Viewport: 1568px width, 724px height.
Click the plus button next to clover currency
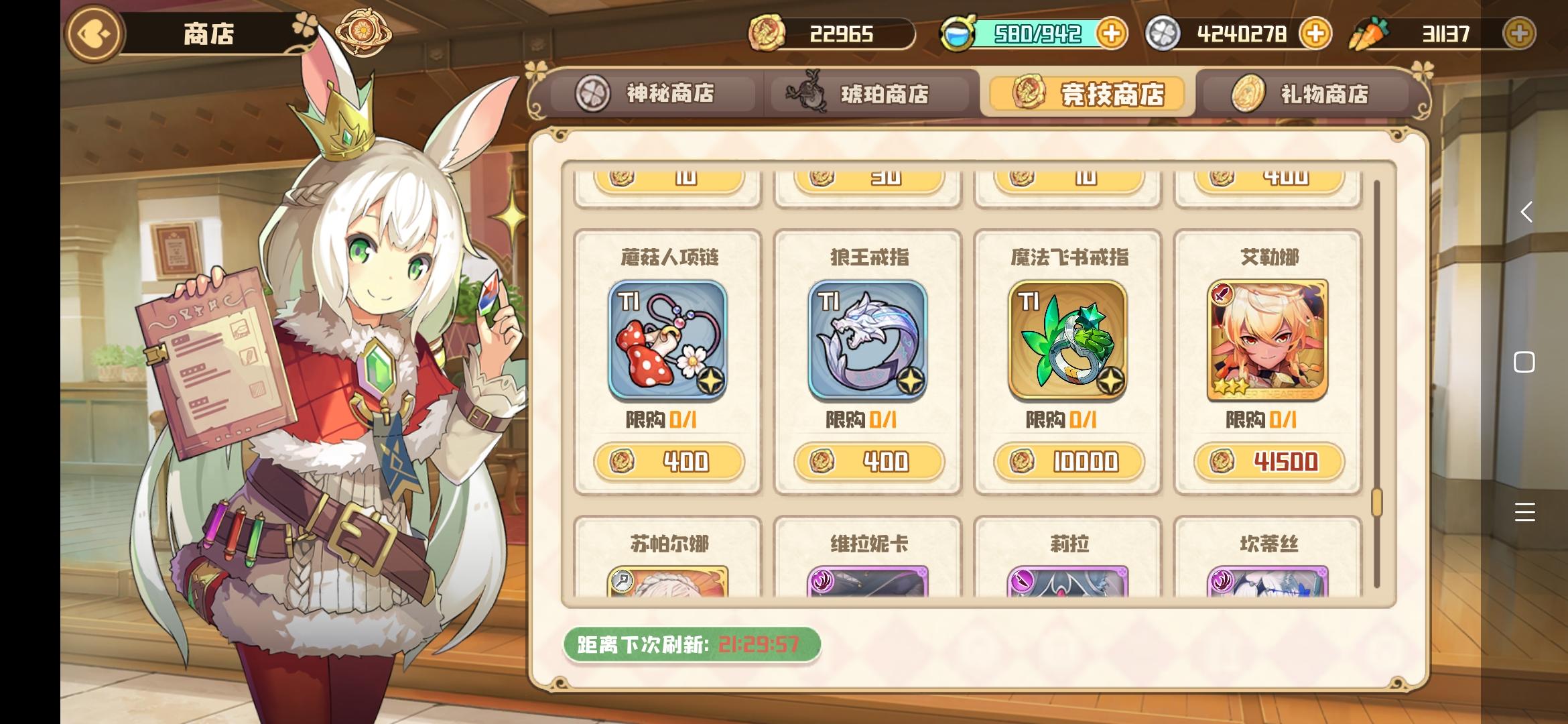(x=1315, y=33)
